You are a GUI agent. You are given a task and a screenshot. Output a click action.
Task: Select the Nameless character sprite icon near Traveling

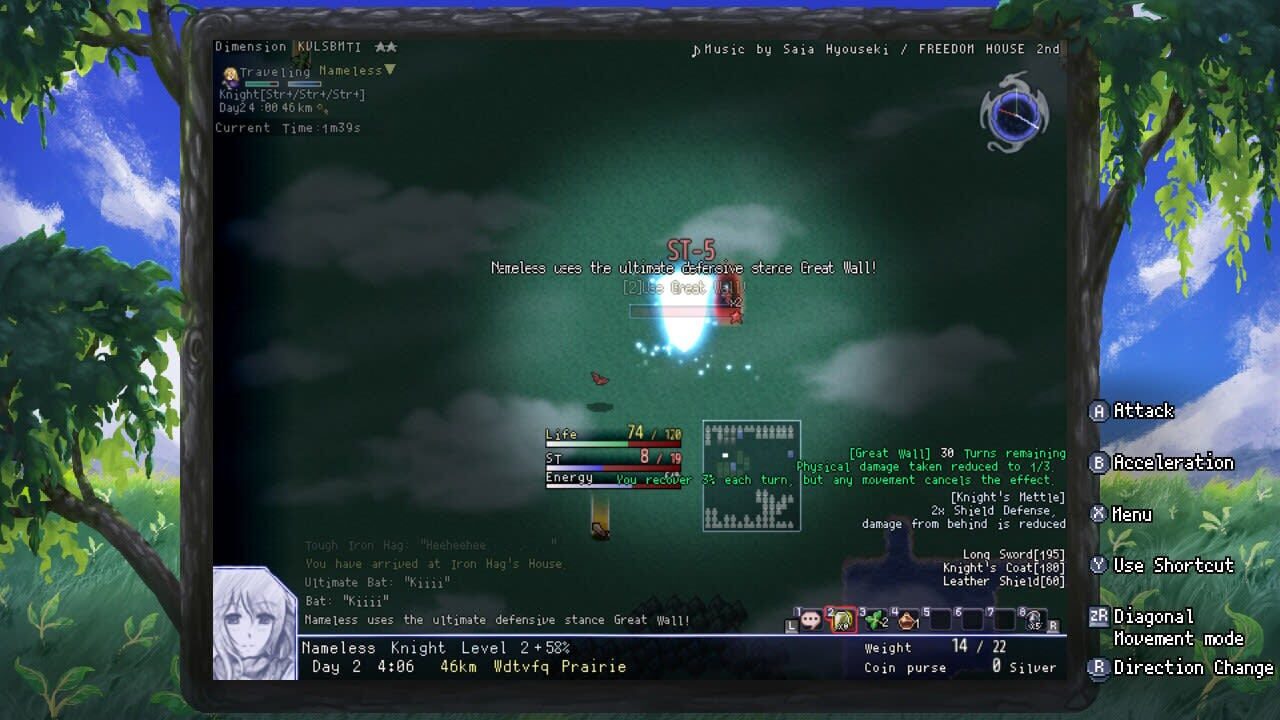[x=230, y=77]
